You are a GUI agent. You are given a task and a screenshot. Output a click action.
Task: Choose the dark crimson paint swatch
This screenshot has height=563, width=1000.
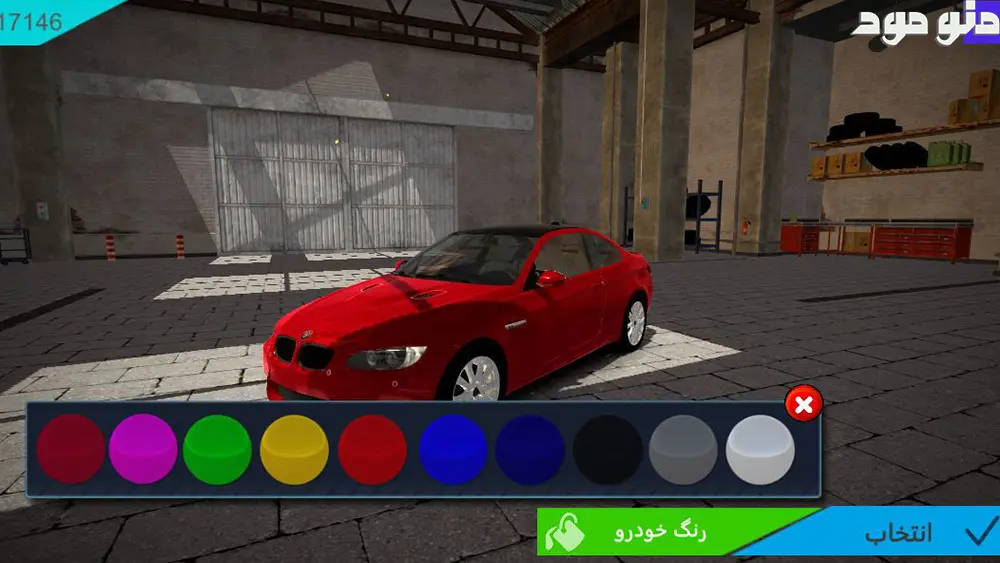pyautogui.click(x=71, y=450)
